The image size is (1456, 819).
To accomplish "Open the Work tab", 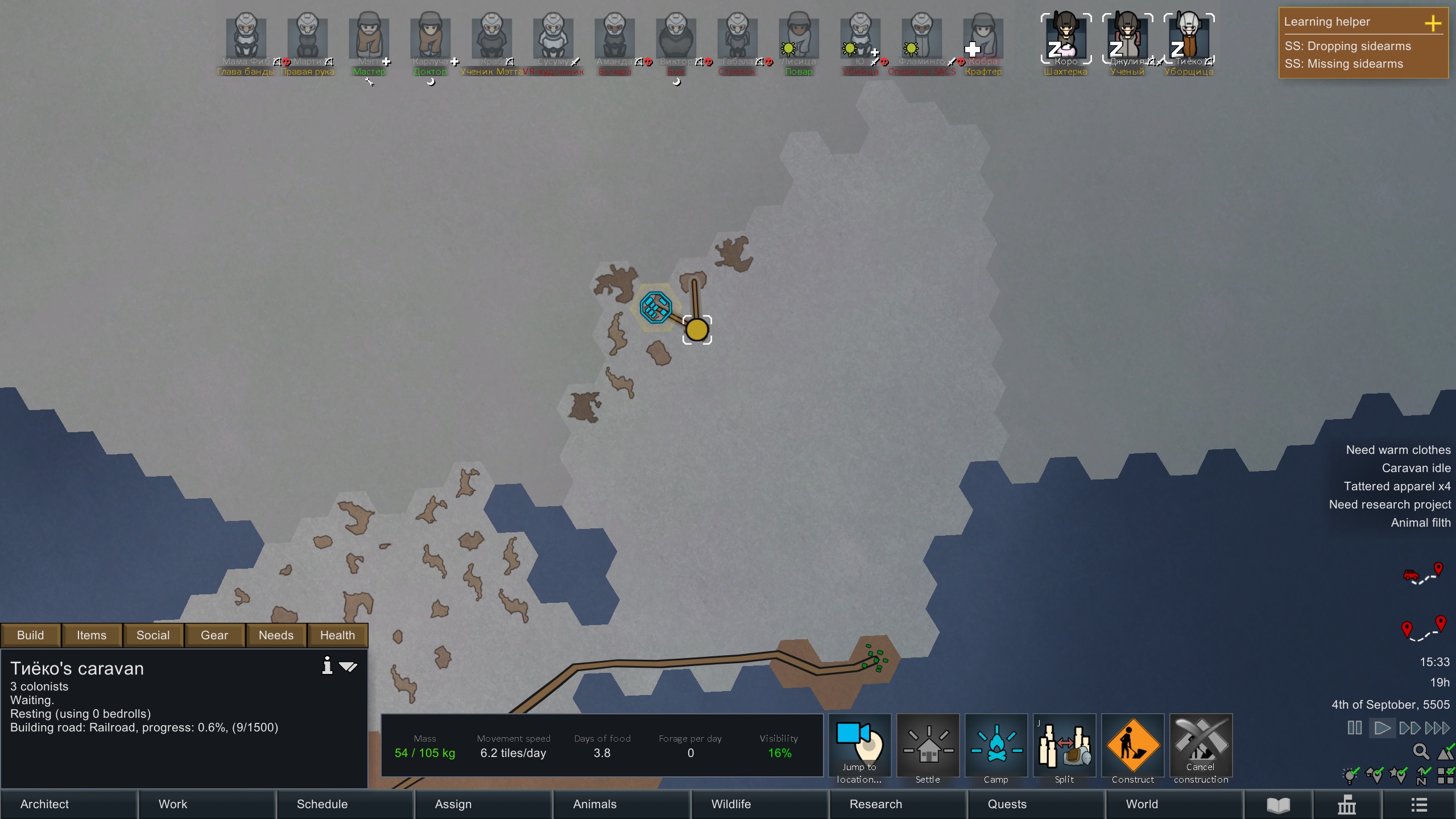I will 206,804.
